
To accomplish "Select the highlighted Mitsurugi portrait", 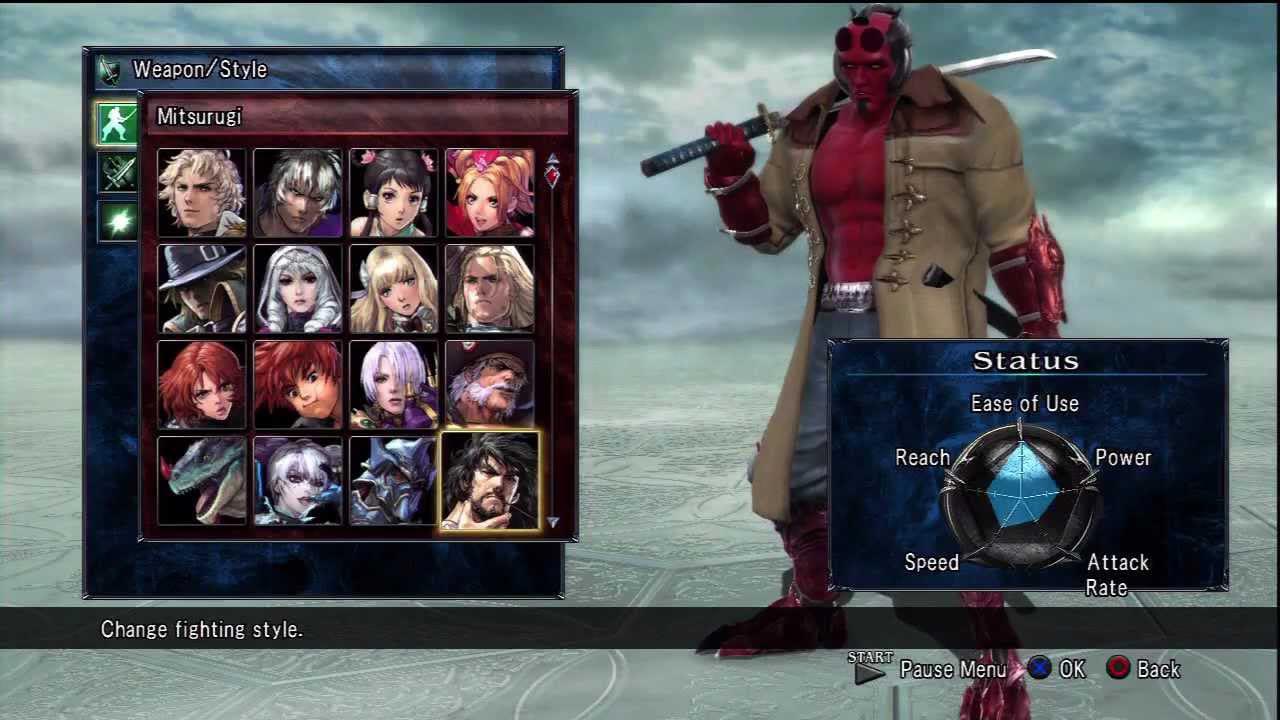I will click(489, 480).
